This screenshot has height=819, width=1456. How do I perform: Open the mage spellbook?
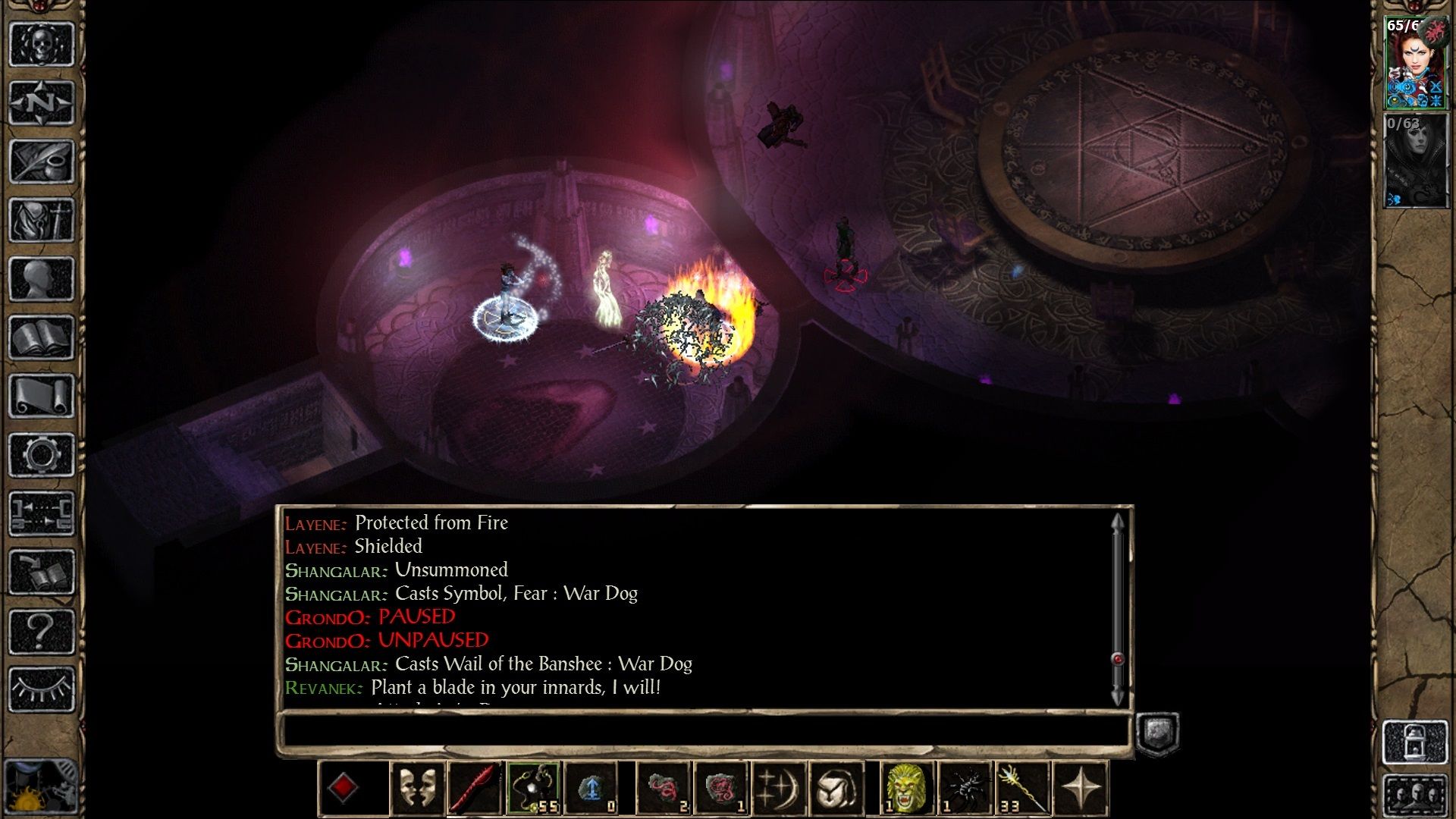coord(41,337)
